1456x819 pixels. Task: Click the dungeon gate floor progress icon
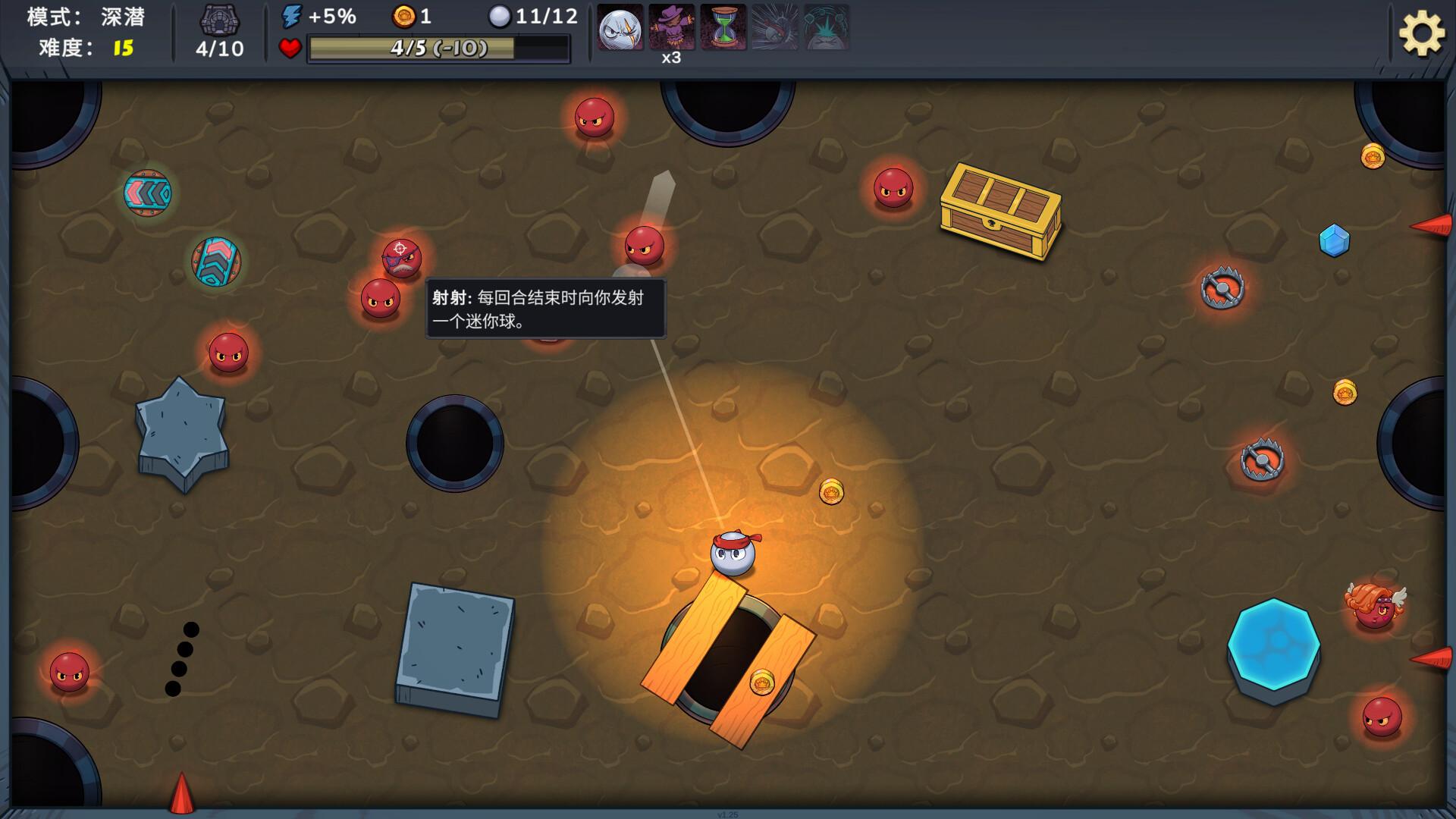coord(220,19)
